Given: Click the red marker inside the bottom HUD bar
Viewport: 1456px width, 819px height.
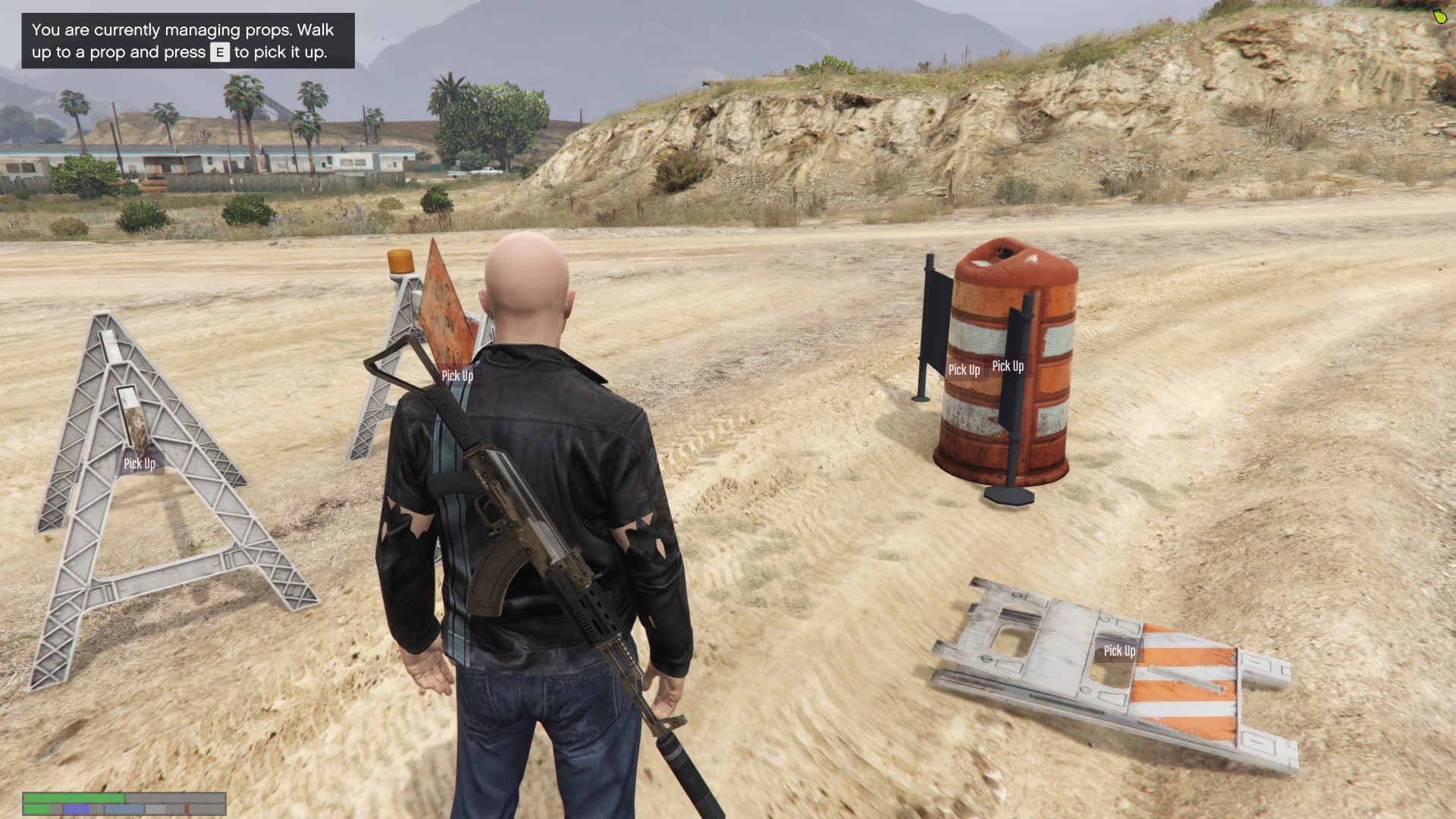Looking at the screenshot, I should tap(188, 808).
